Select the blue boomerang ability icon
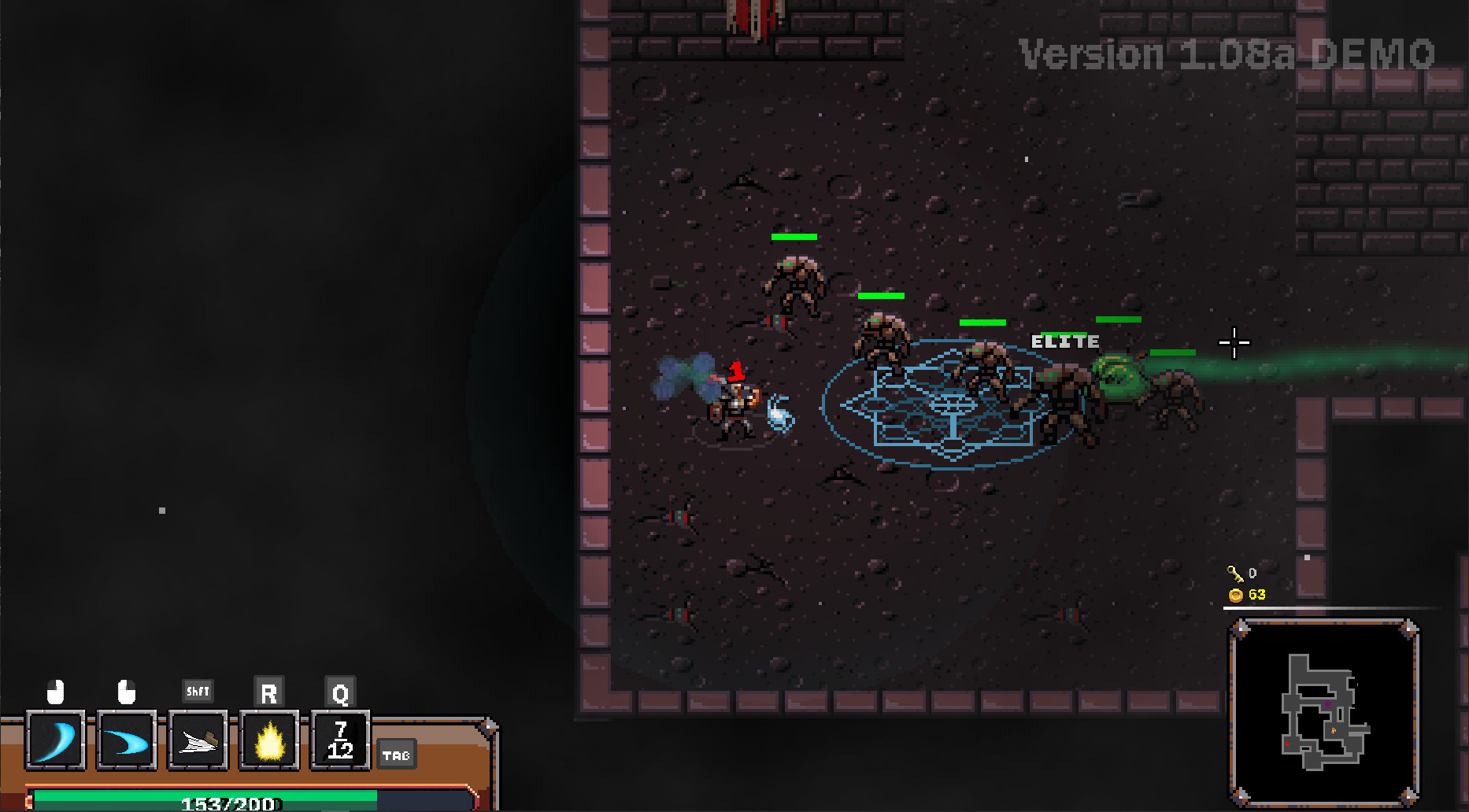The height and width of the screenshot is (812, 1469). [126, 740]
